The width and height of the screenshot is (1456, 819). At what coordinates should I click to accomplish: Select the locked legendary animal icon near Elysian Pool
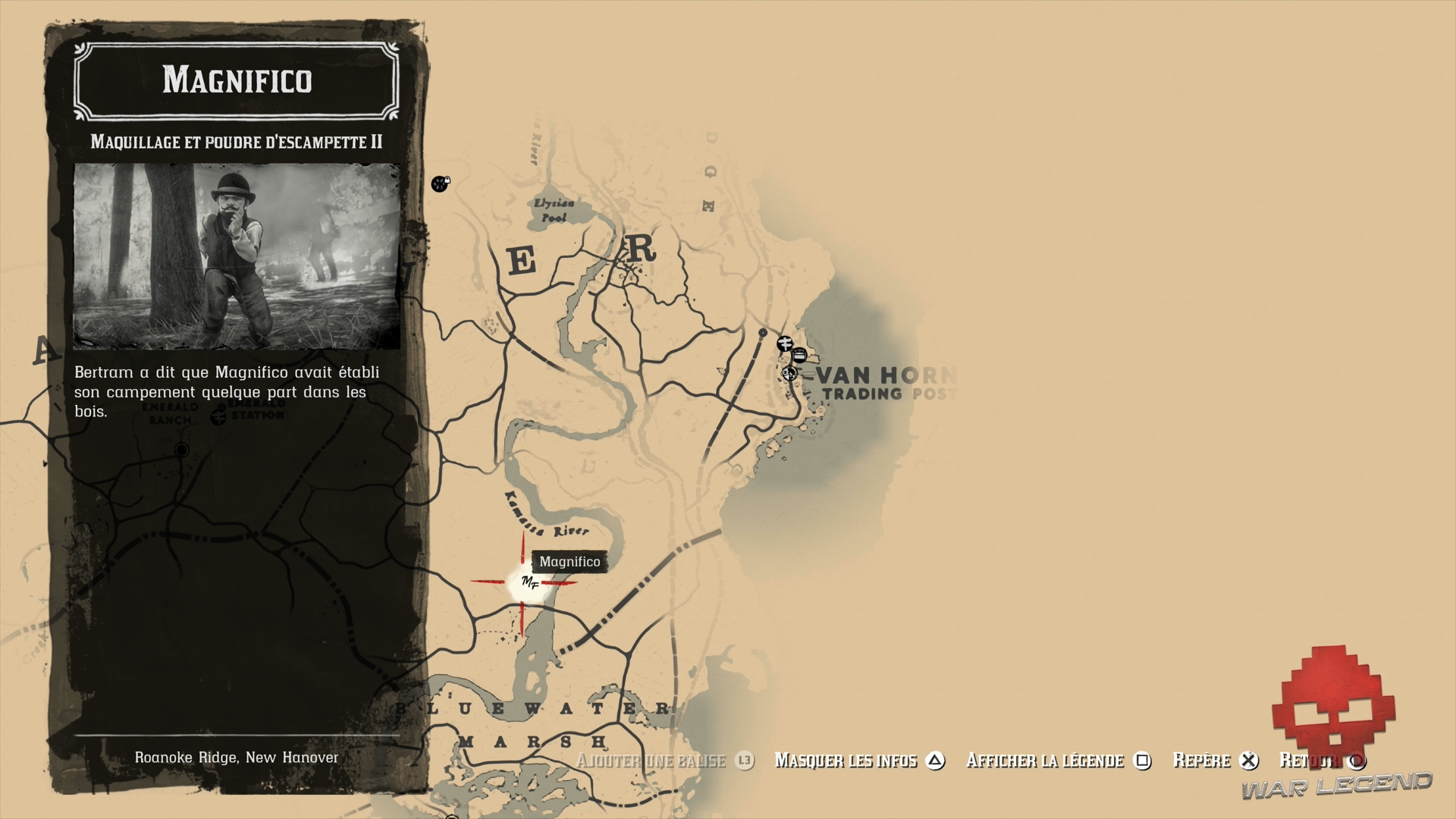439,184
